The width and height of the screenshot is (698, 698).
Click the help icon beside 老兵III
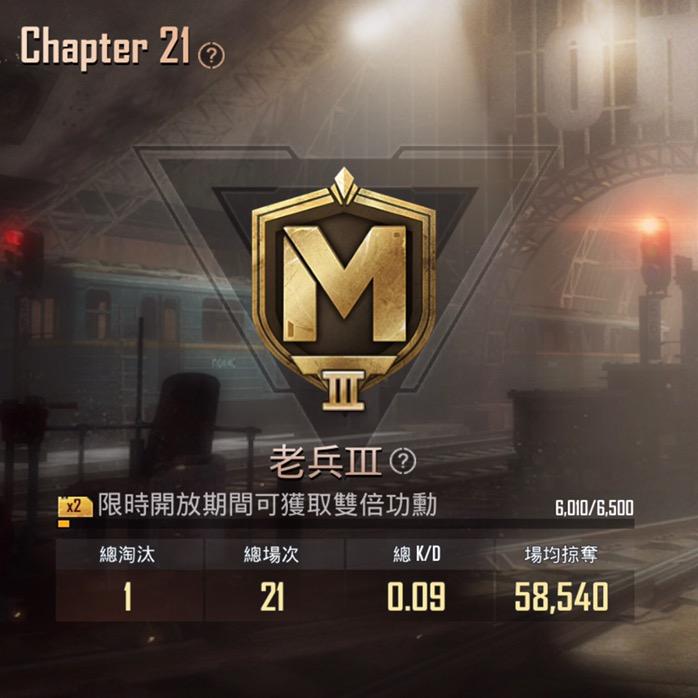[402, 461]
